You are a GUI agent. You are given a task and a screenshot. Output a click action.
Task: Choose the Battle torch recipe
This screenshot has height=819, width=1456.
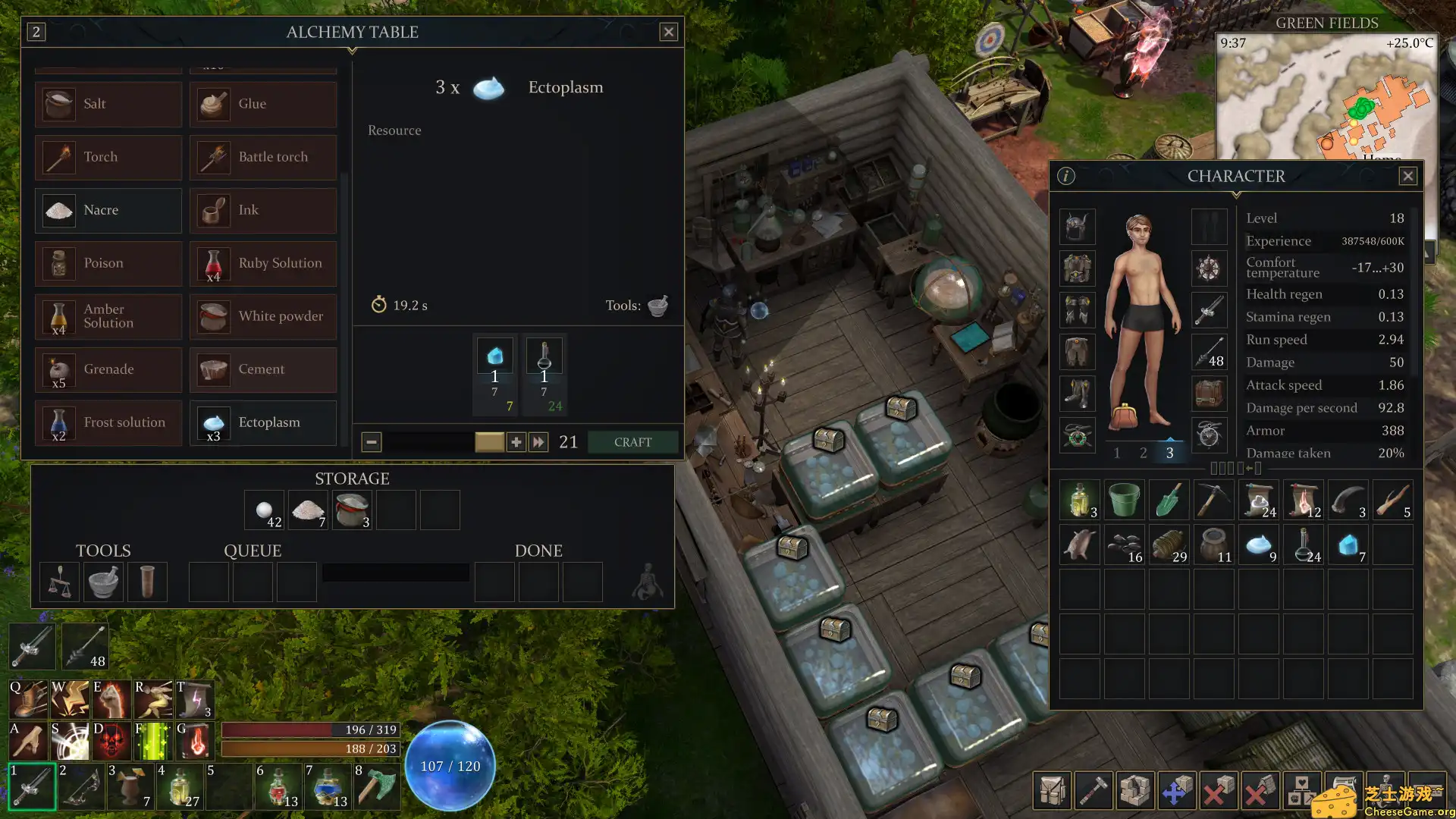click(263, 157)
